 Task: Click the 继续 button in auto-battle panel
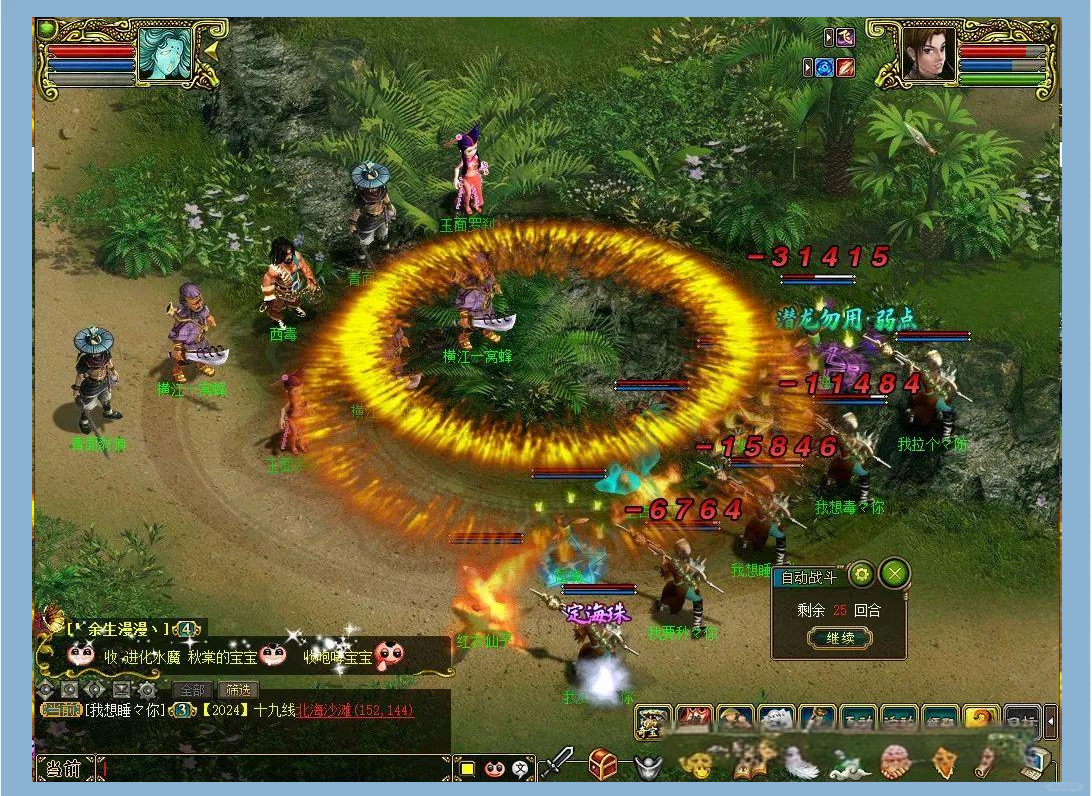(840, 638)
